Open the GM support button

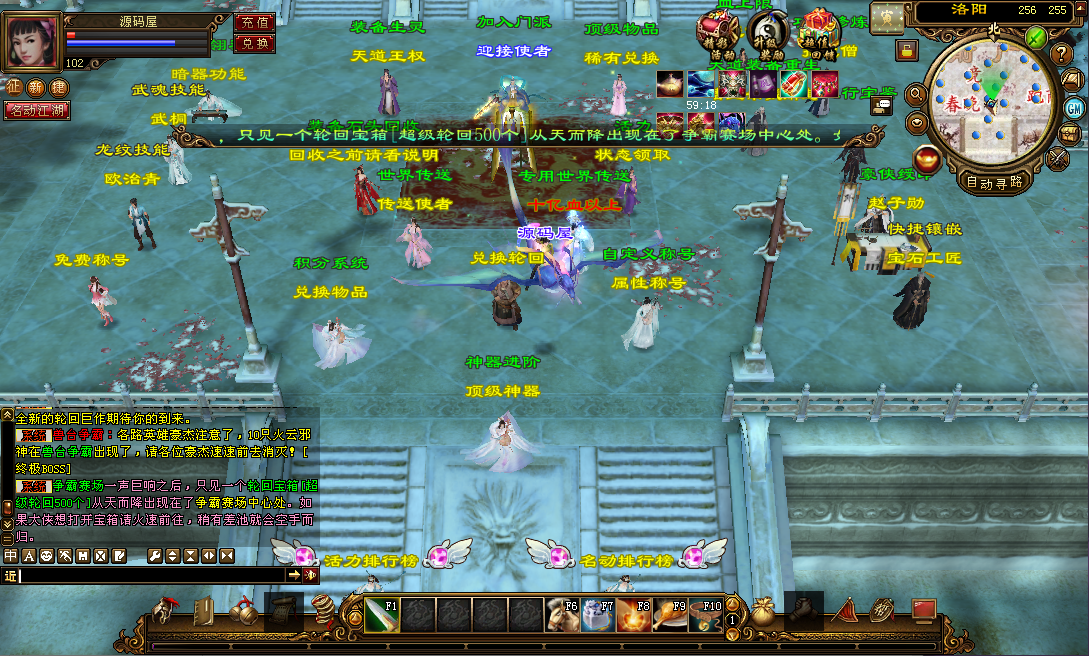(x=1074, y=107)
